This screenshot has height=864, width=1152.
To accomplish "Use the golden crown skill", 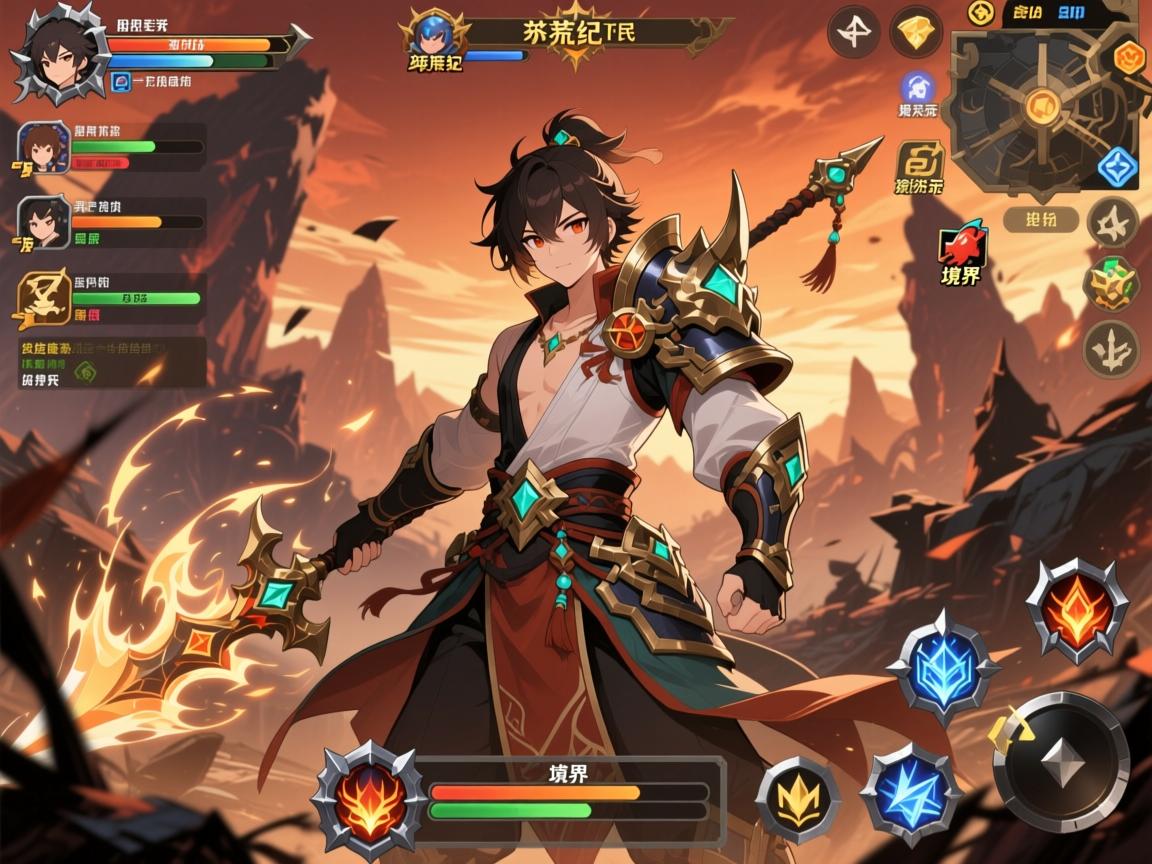I will pyautogui.click(x=797, y=799).
